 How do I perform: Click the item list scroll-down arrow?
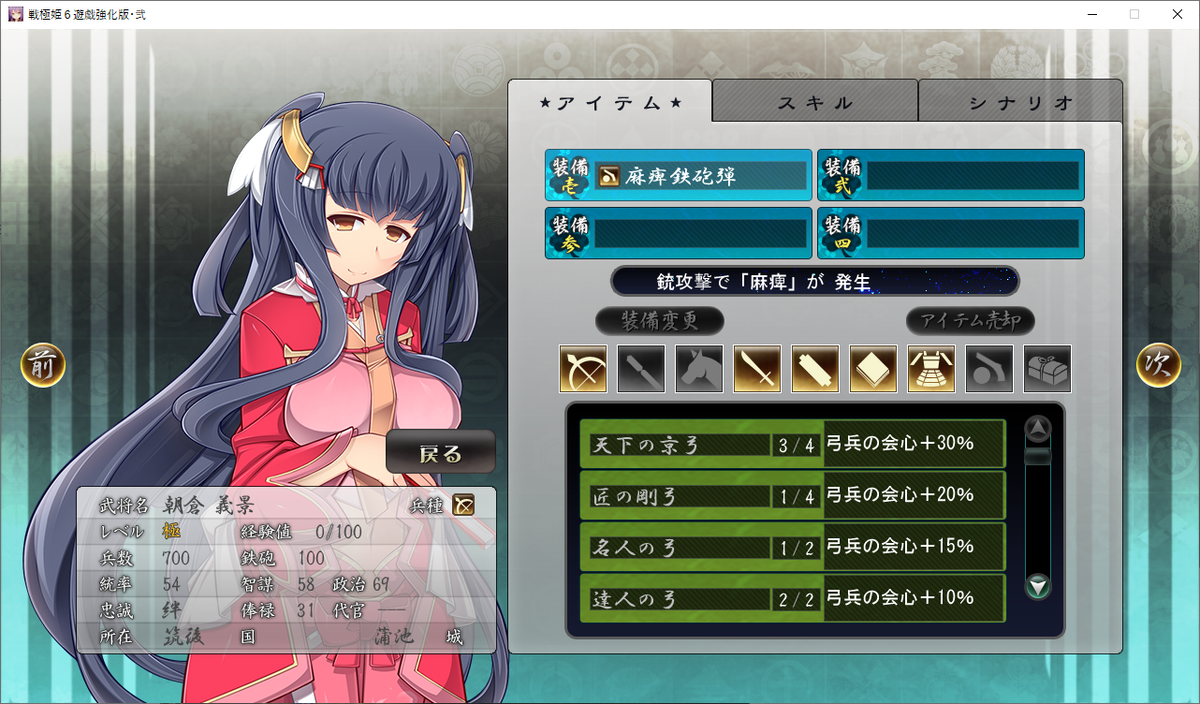pos(1039,586)
